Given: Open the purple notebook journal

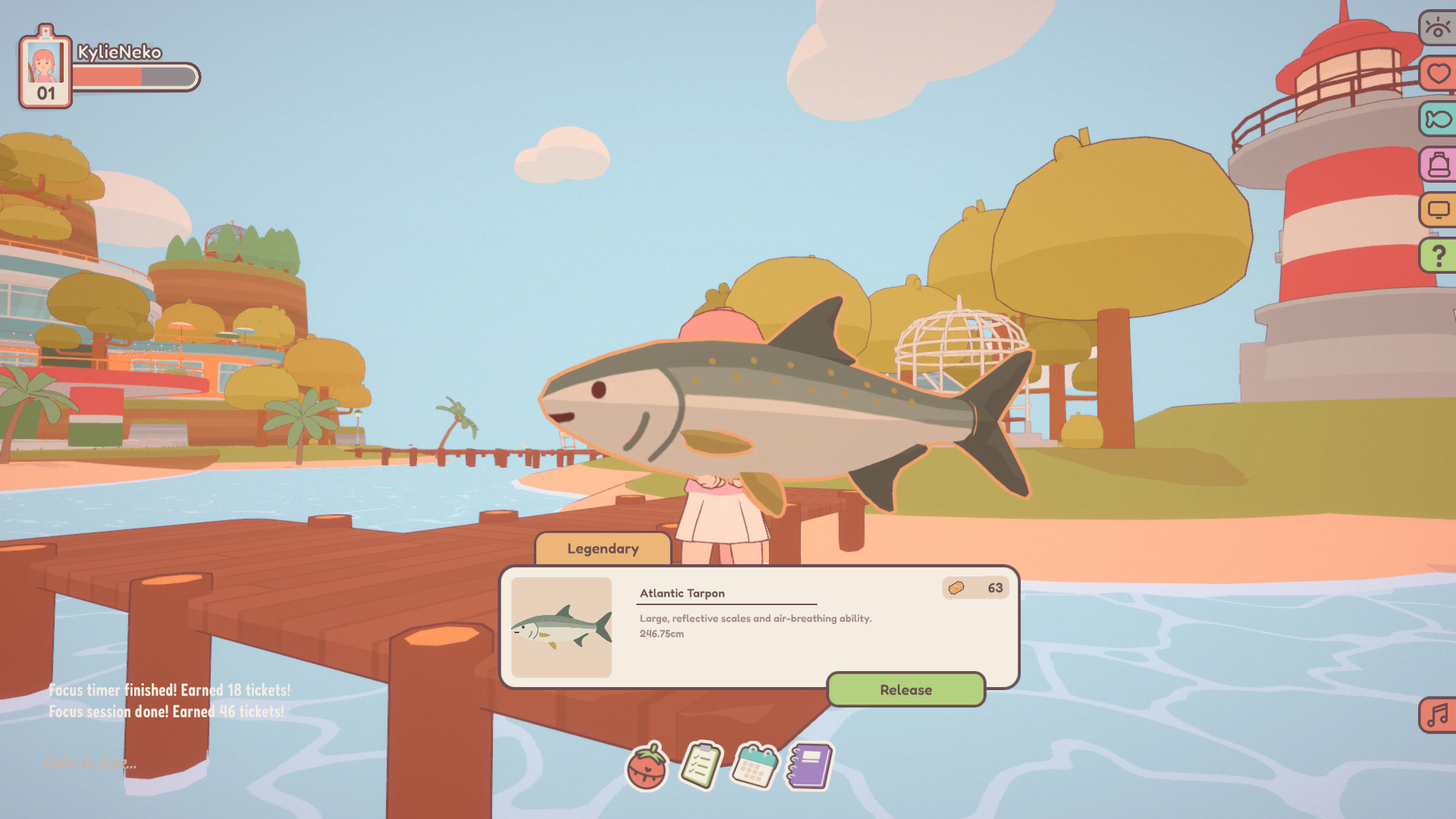Looking at the screenshot, I should point(809,766).
